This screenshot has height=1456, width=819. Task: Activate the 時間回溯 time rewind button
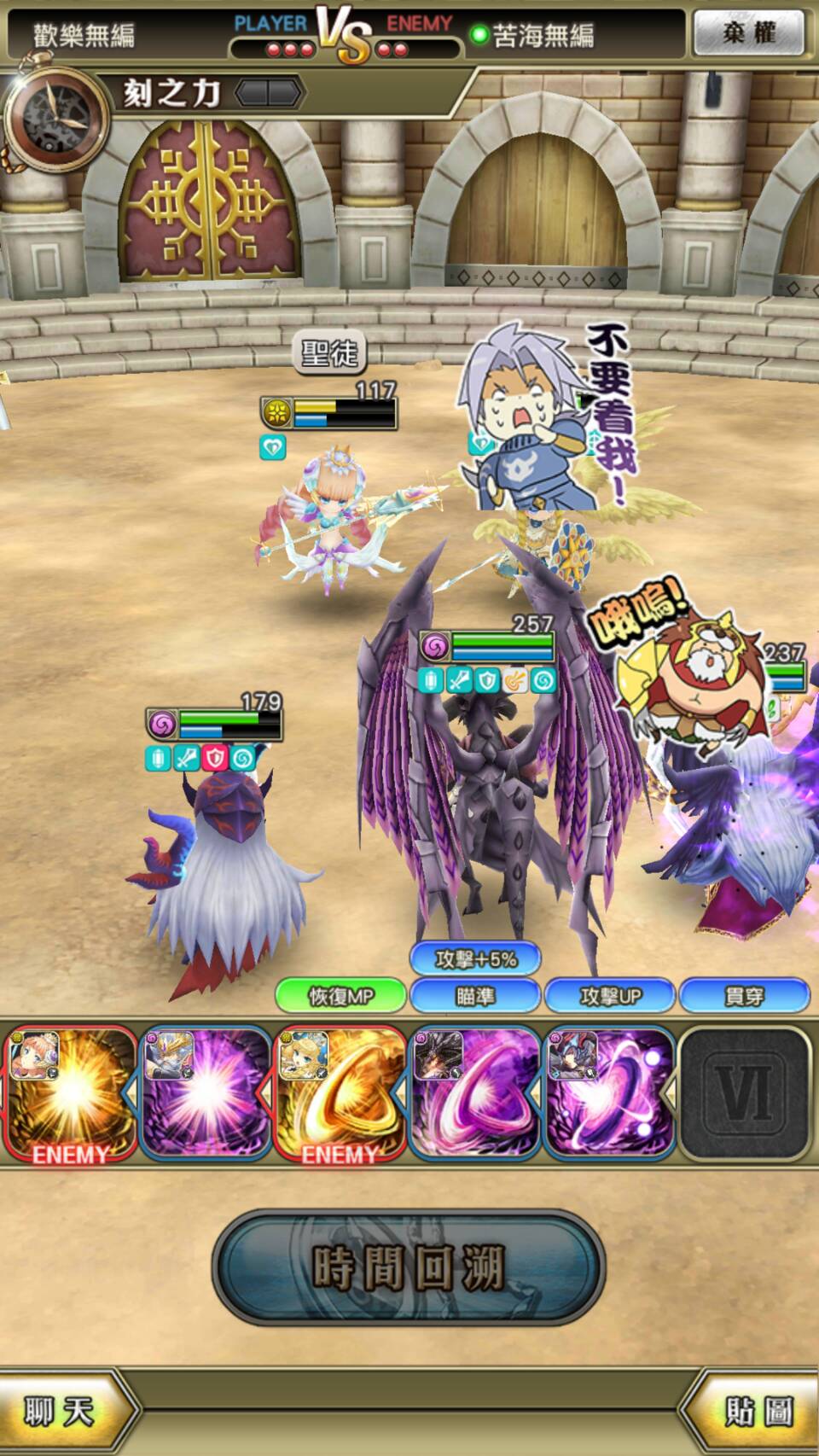[409, 1267]
